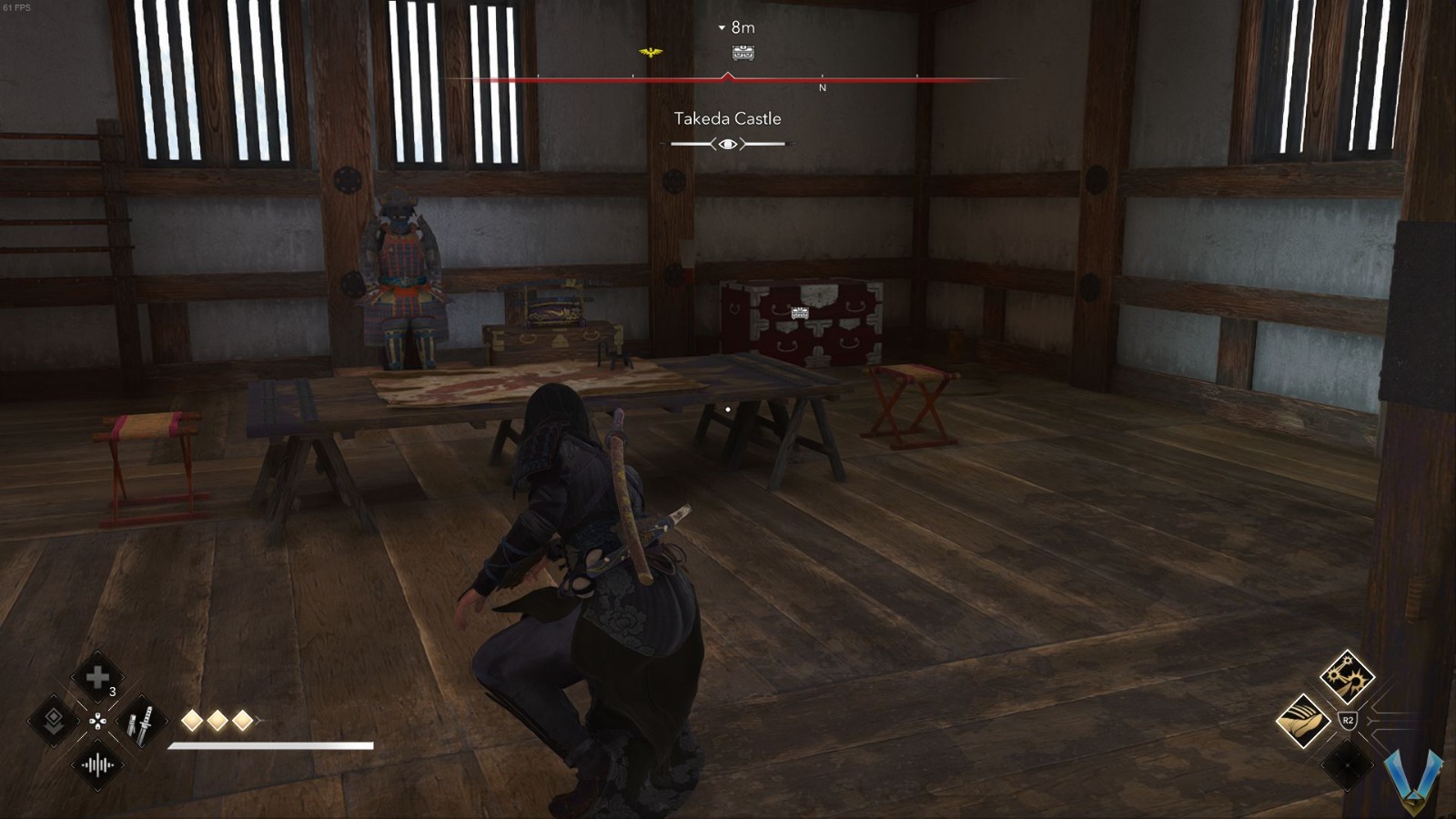Image resolution: width=1456 pixels, height=819 pixels.
Task: Toggle the detection eye under Takeda Castle
Action: pos(726,143)
